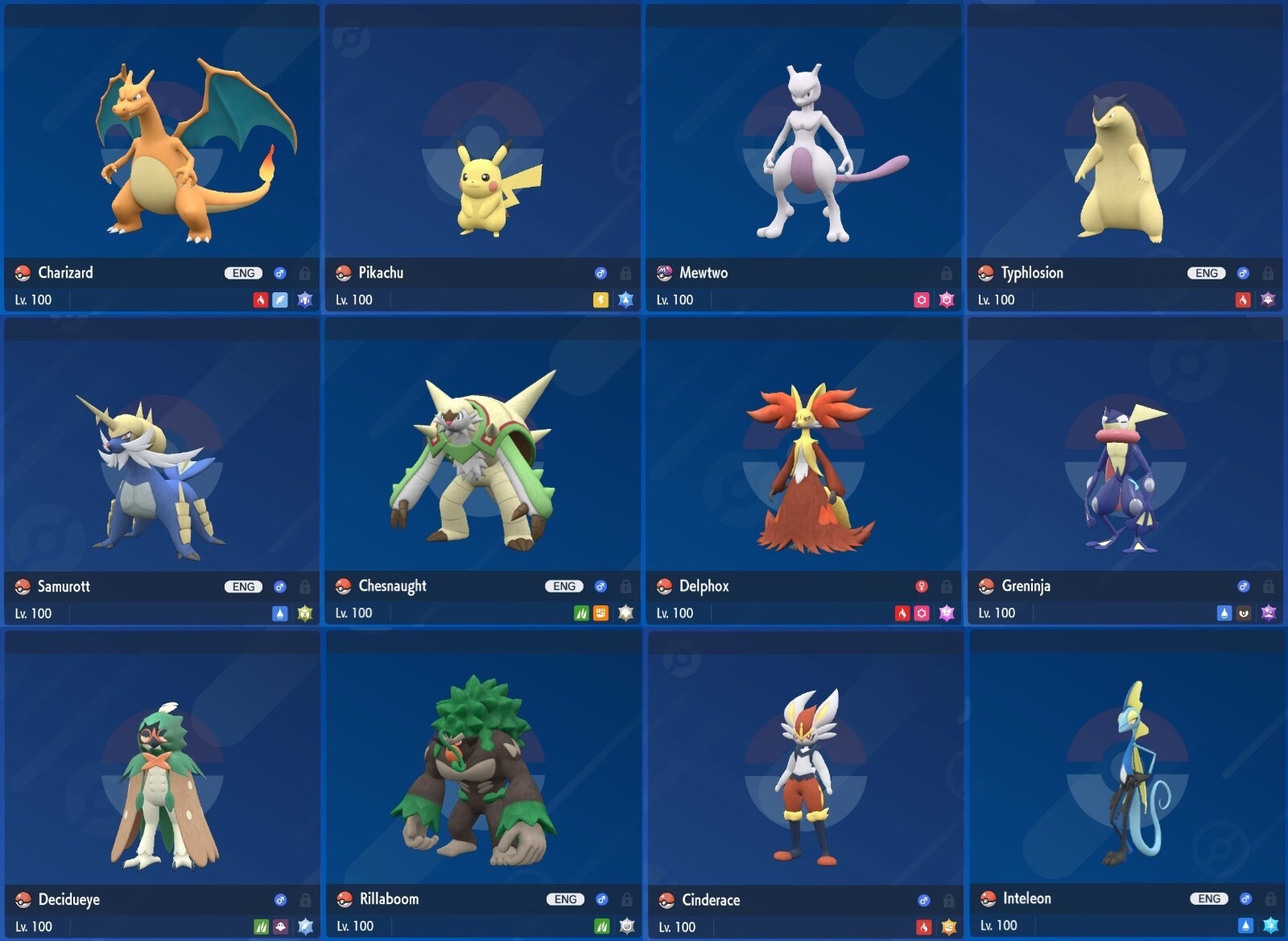Click the Flying type icon under Charizard
The image size is (1288, 941).
coord(280,299)
